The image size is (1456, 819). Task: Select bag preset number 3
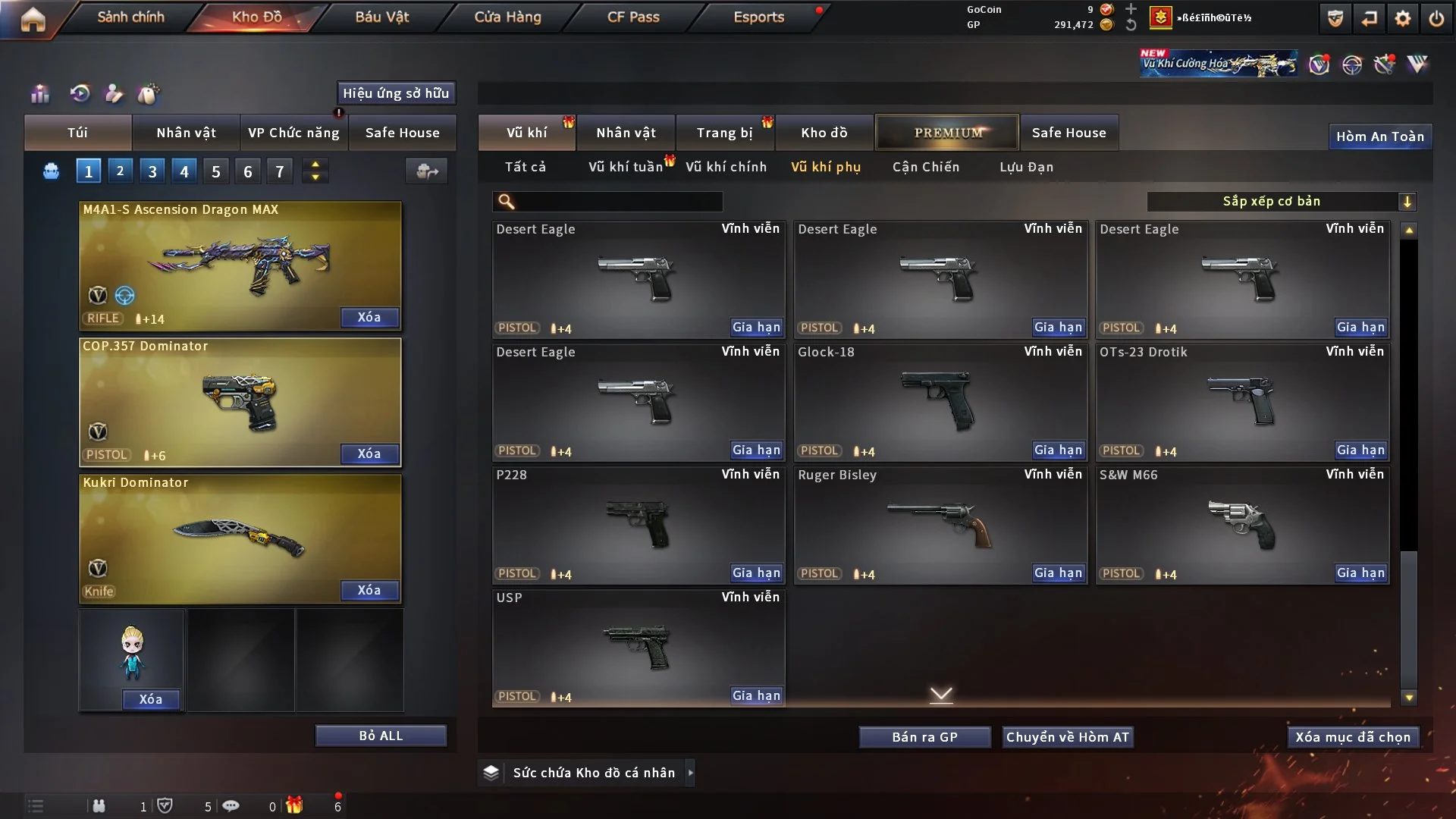(x=152, y=171)
